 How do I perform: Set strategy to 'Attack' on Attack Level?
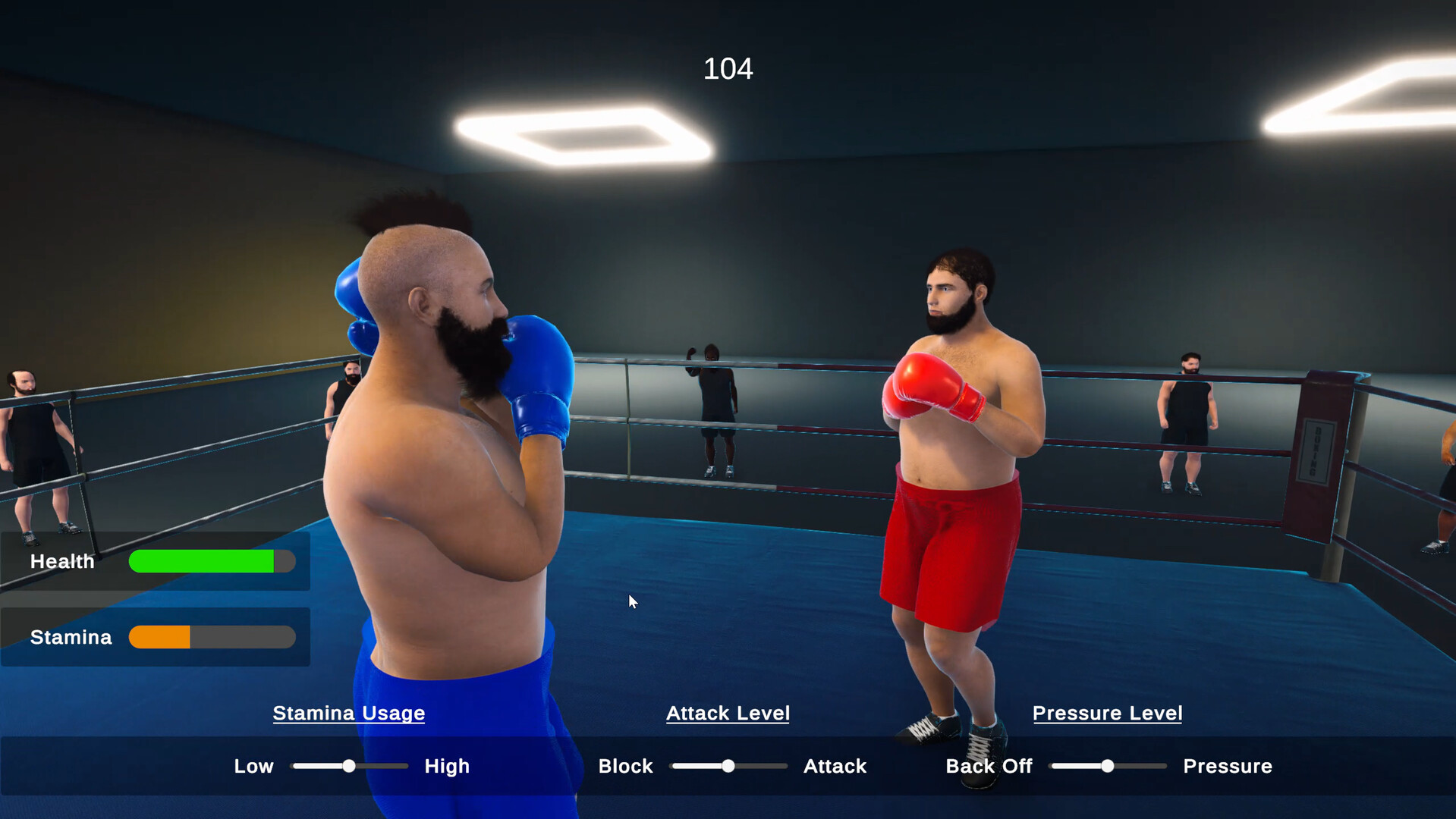tap(834, 766)
